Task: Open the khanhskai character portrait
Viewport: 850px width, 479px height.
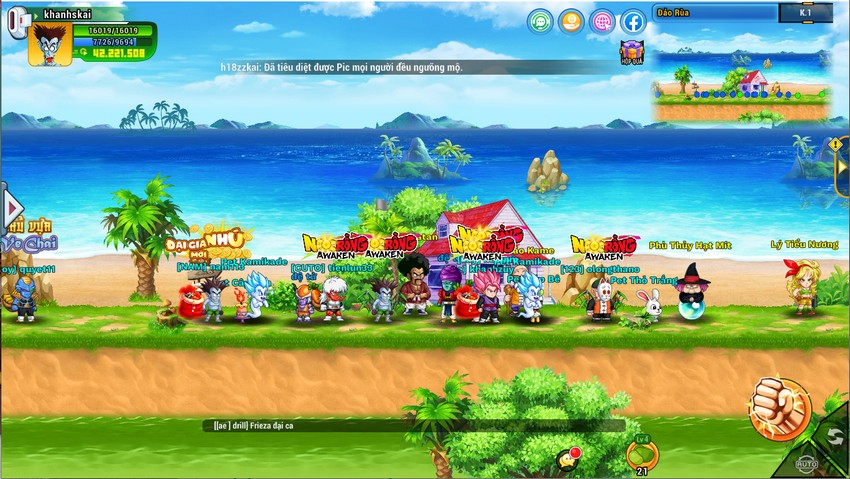Action: (x=48, y=43)
